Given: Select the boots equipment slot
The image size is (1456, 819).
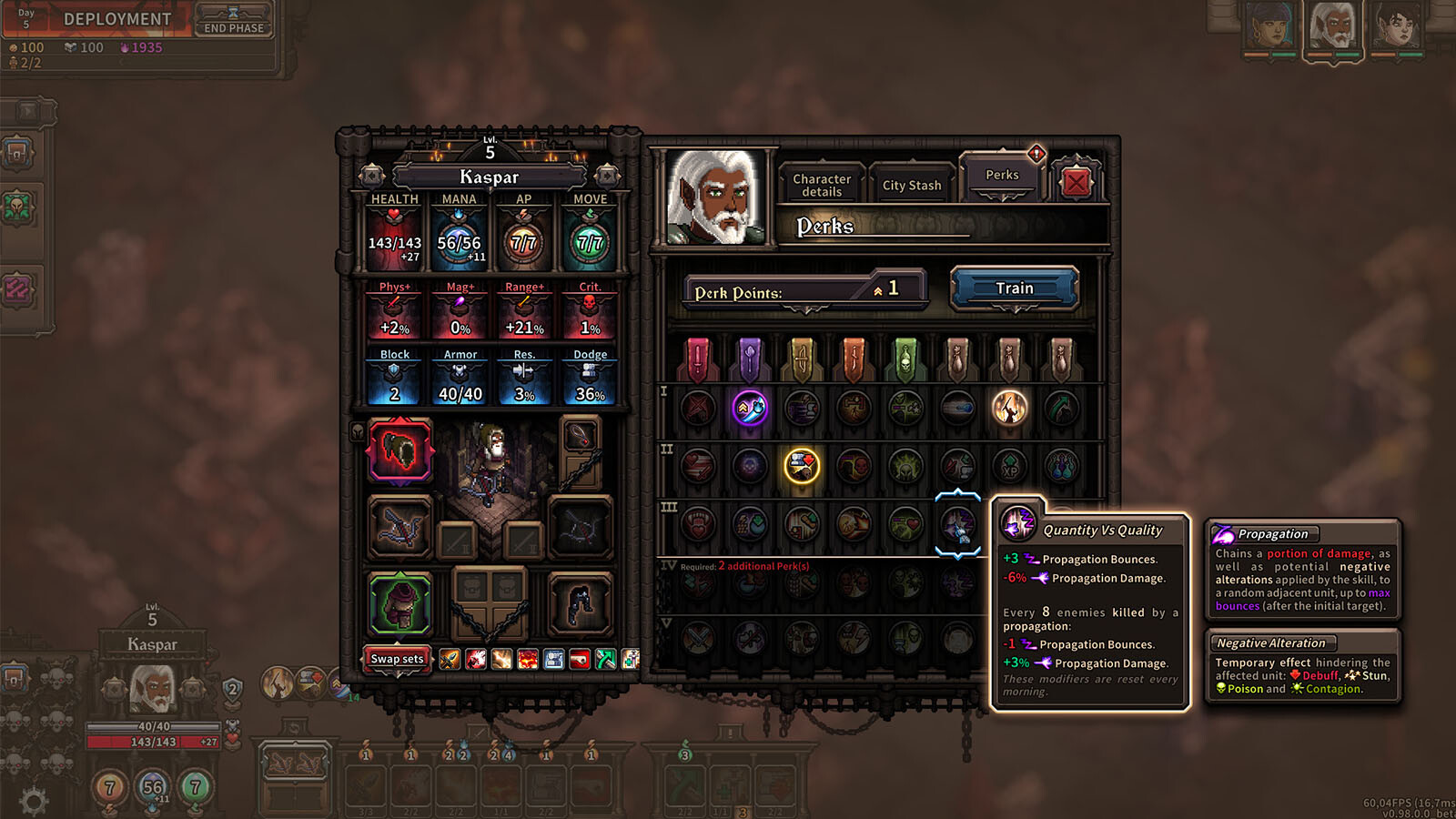Looking at the screenshot, I should [580, 604].
